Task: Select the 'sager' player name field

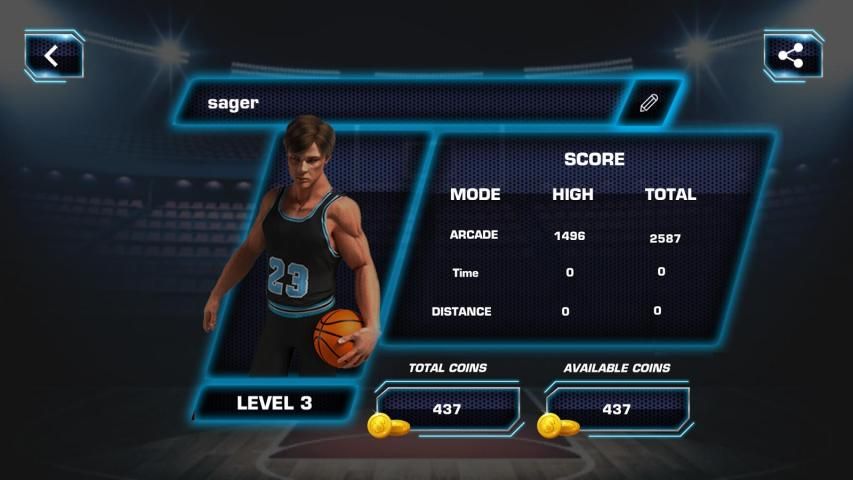Action: 400,103
